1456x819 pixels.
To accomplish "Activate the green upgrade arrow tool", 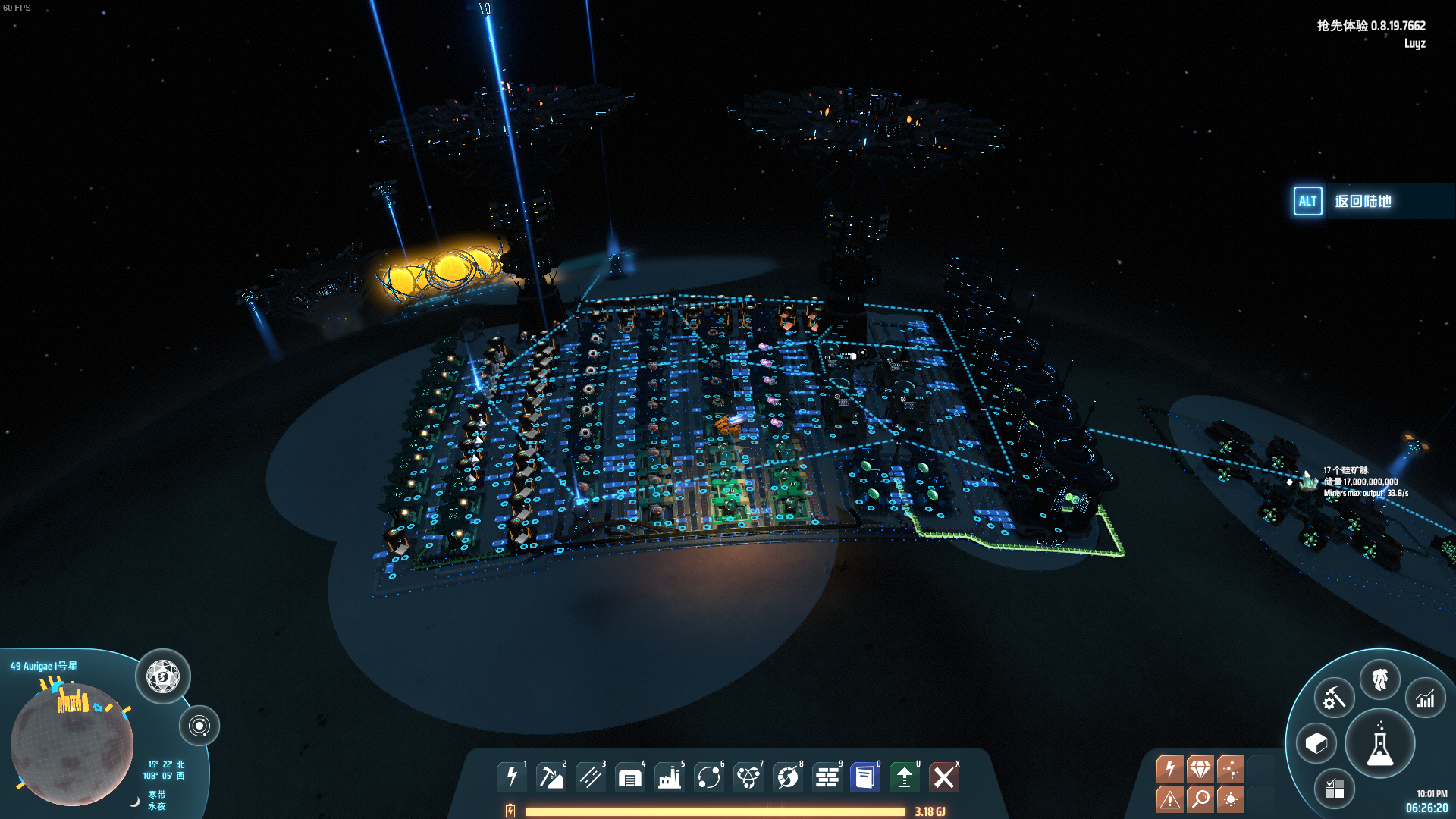I will click(905, 777).
